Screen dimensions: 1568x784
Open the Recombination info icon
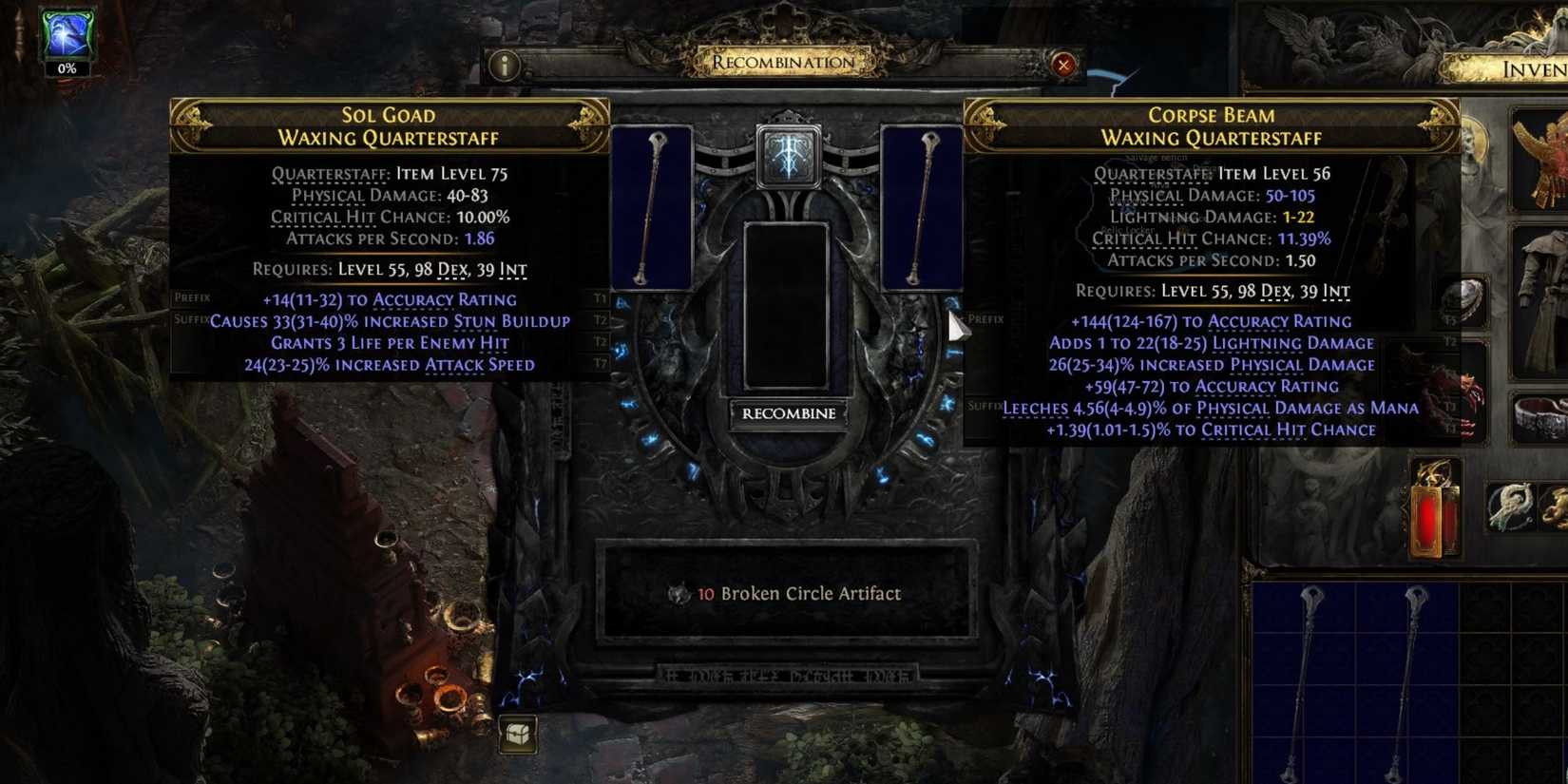pyautogui.click(x=504, y=67)
